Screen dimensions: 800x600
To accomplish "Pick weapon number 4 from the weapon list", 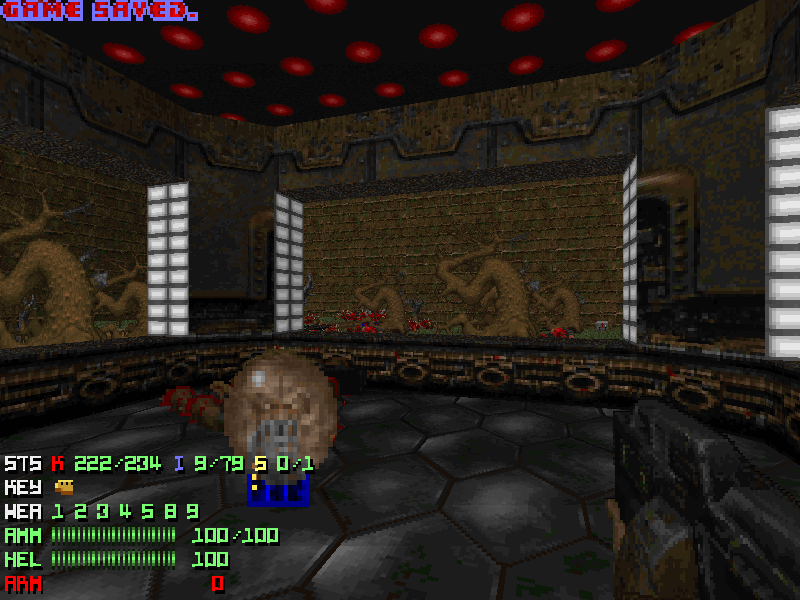I will (x=124, y=511).
